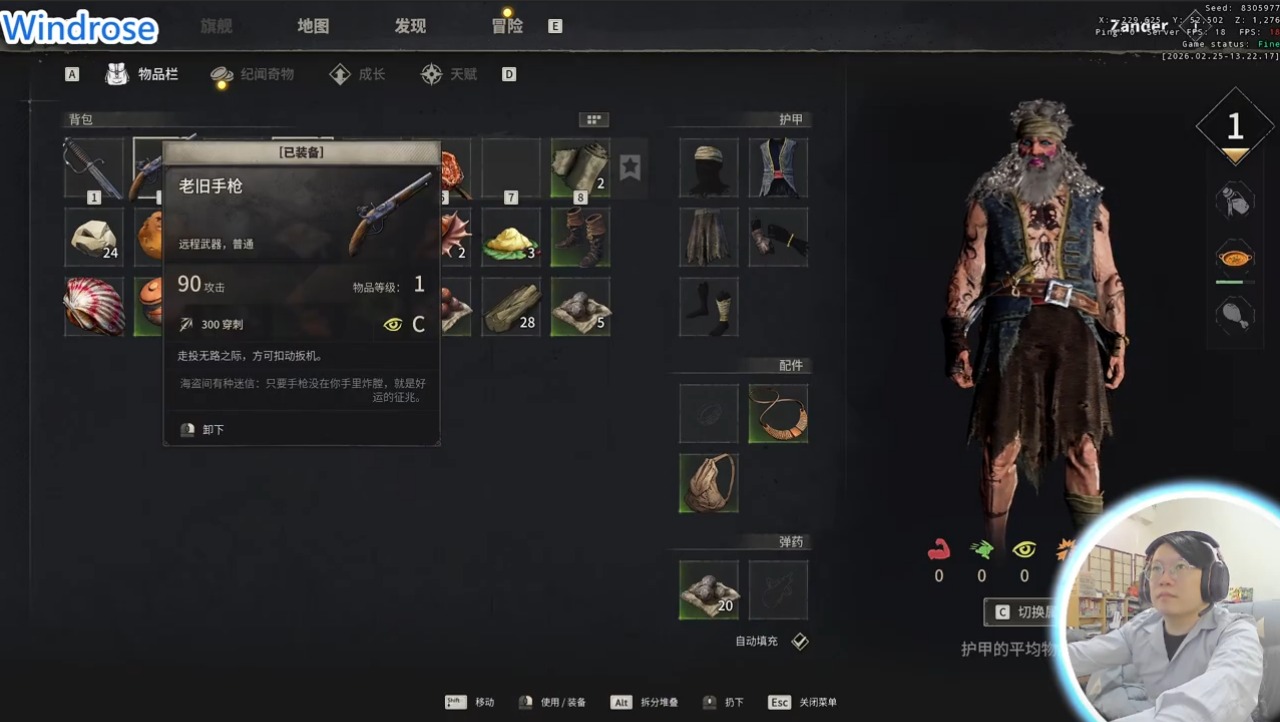Select the equipped vest armor slot
Image resolution: width=1280 pixels, height=722 pixels.
coord(778,168)
